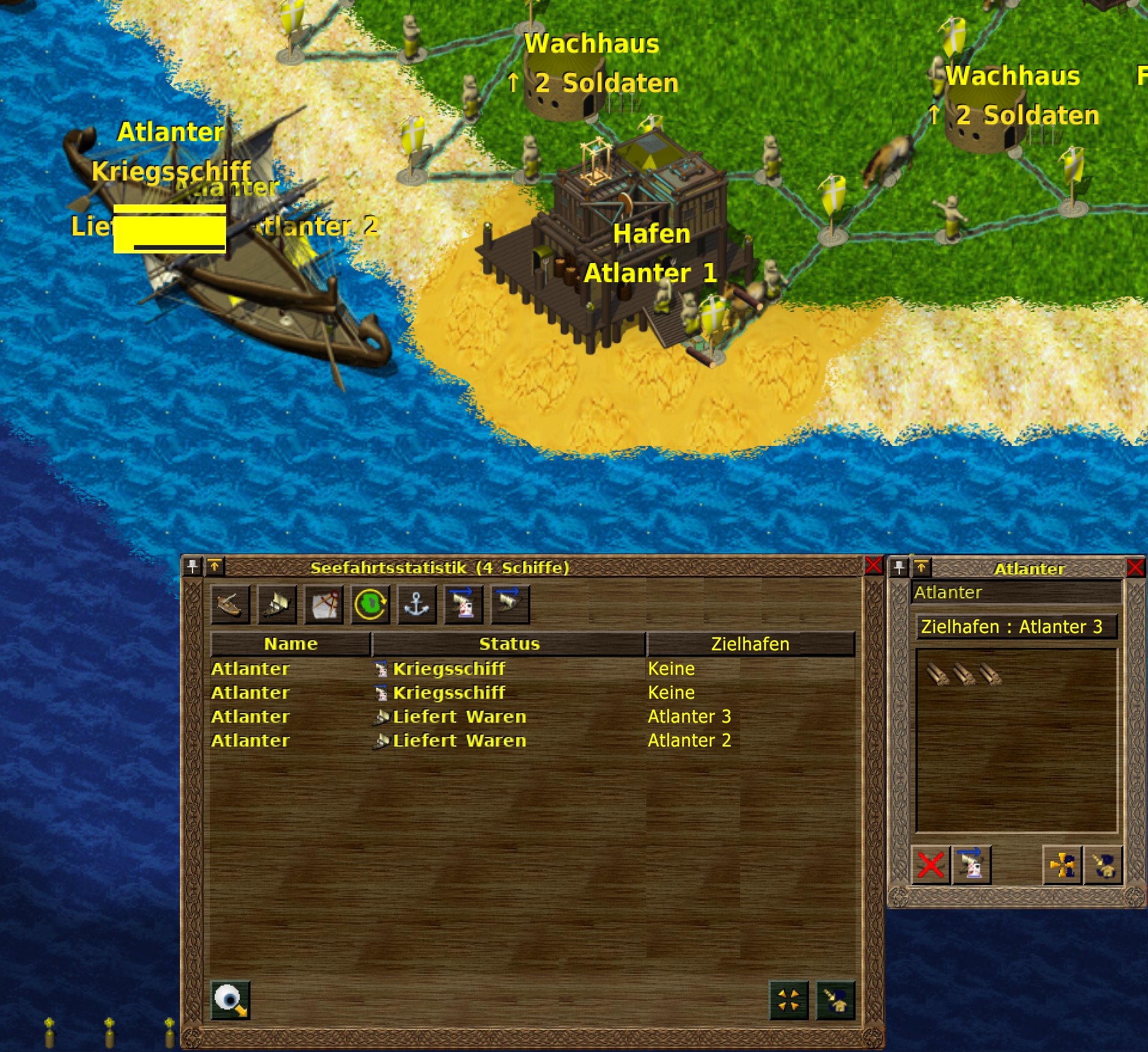
Task: Choose the green island circular-arrow icon
Action: 370,604
